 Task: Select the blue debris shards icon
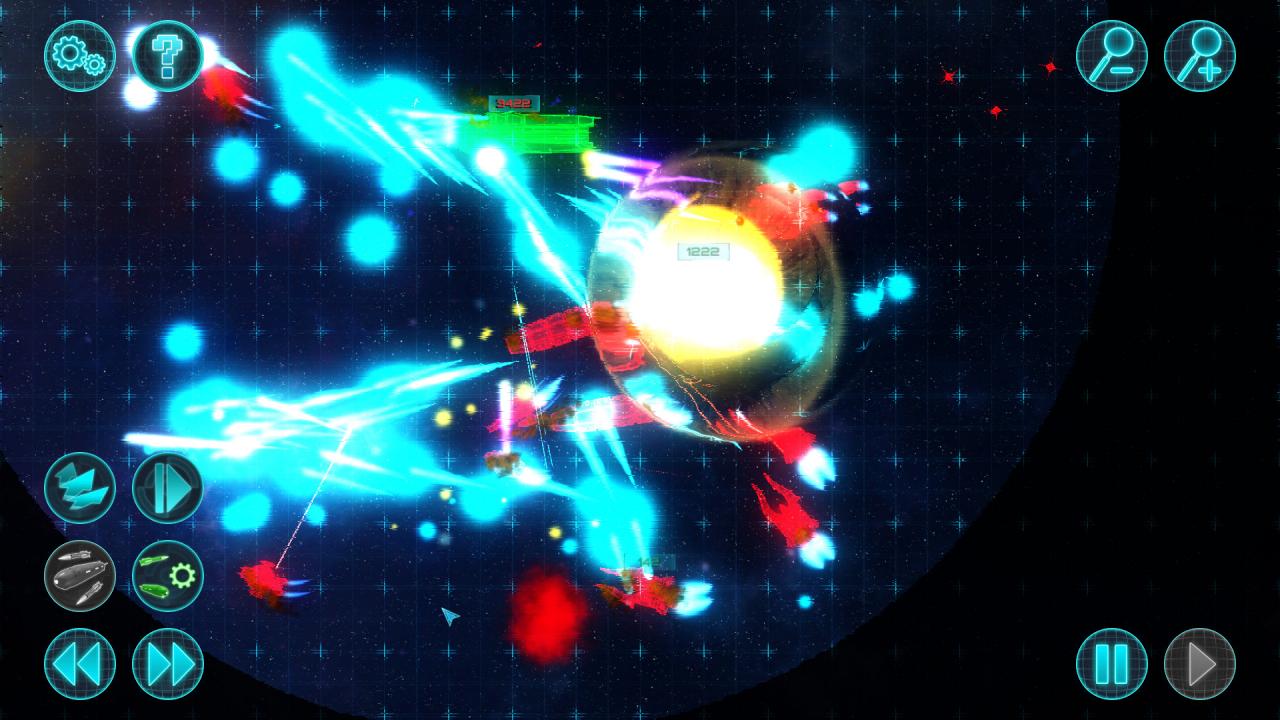coord(77,487)
